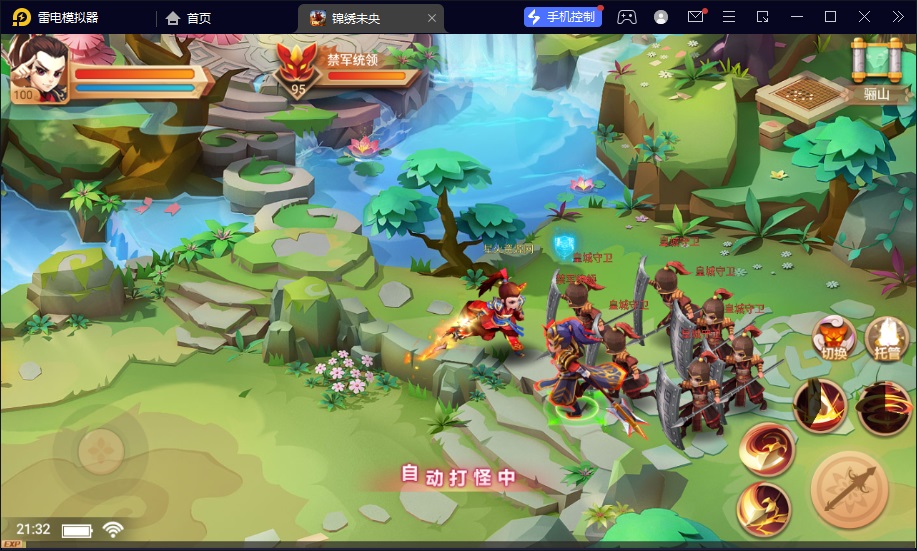
Task: Open the 骊山 scroll map
Action: [x=870, y=62]
